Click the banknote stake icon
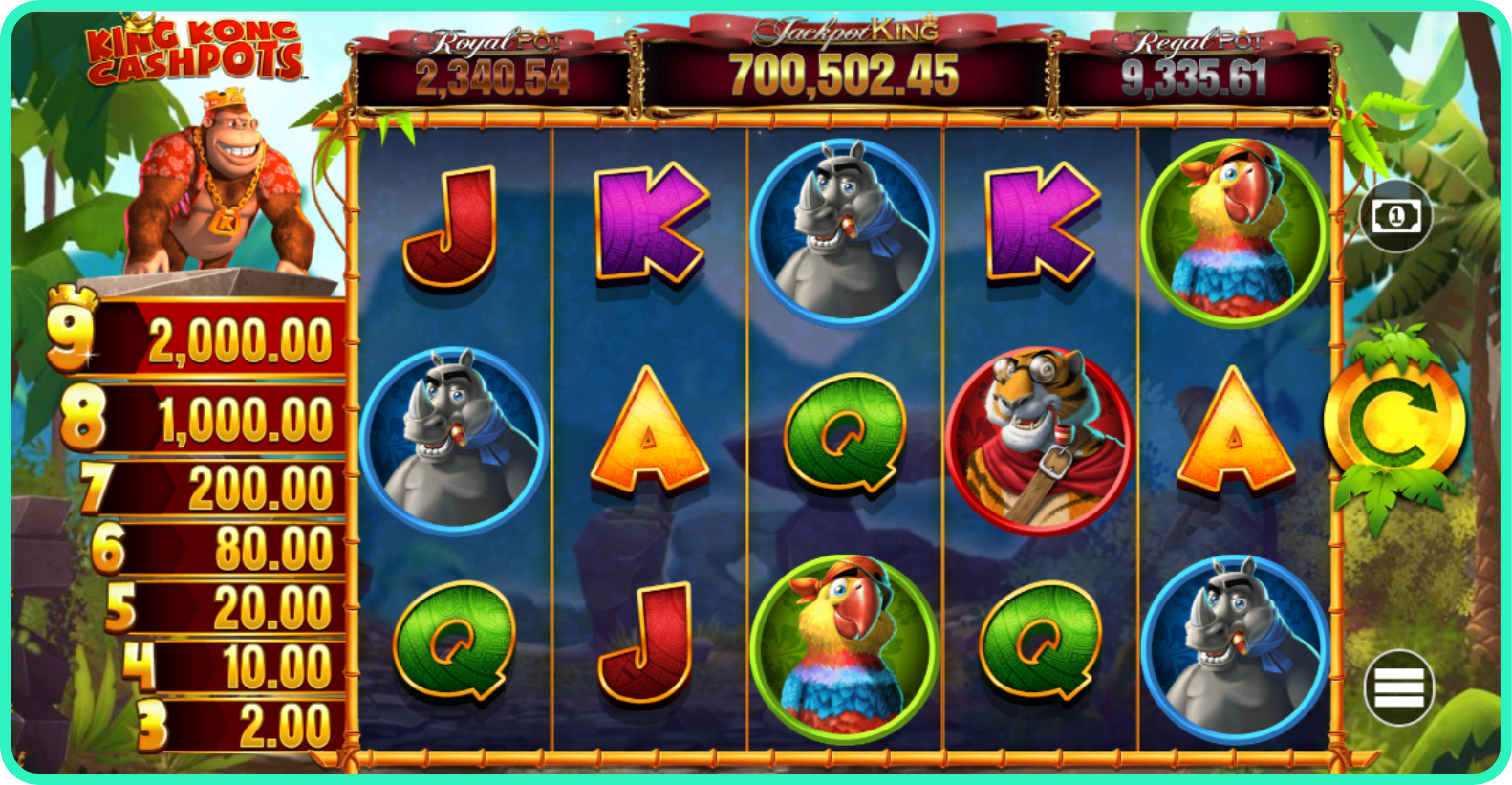Image resolution: width=1512 pixels, height=785 pixels. [x=1394, y=216]
